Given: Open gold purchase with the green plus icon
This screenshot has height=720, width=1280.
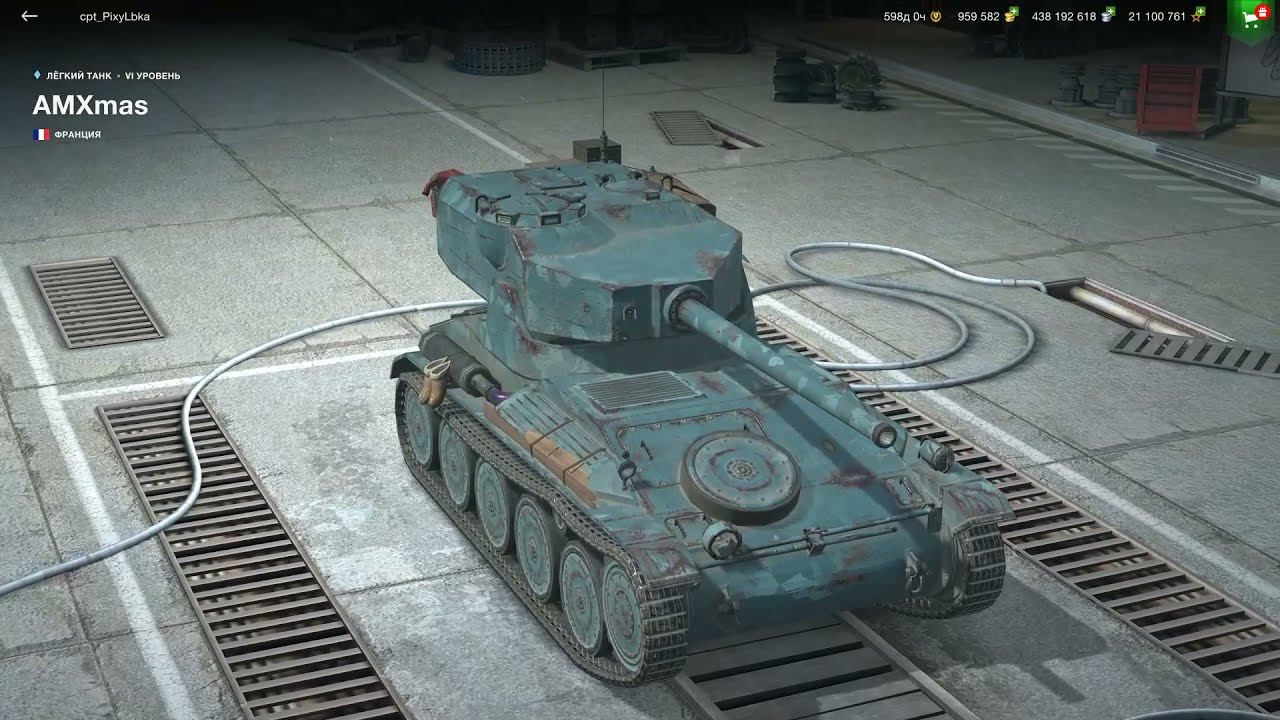Looking at the screenshot, I should (x=1016, y=11).
